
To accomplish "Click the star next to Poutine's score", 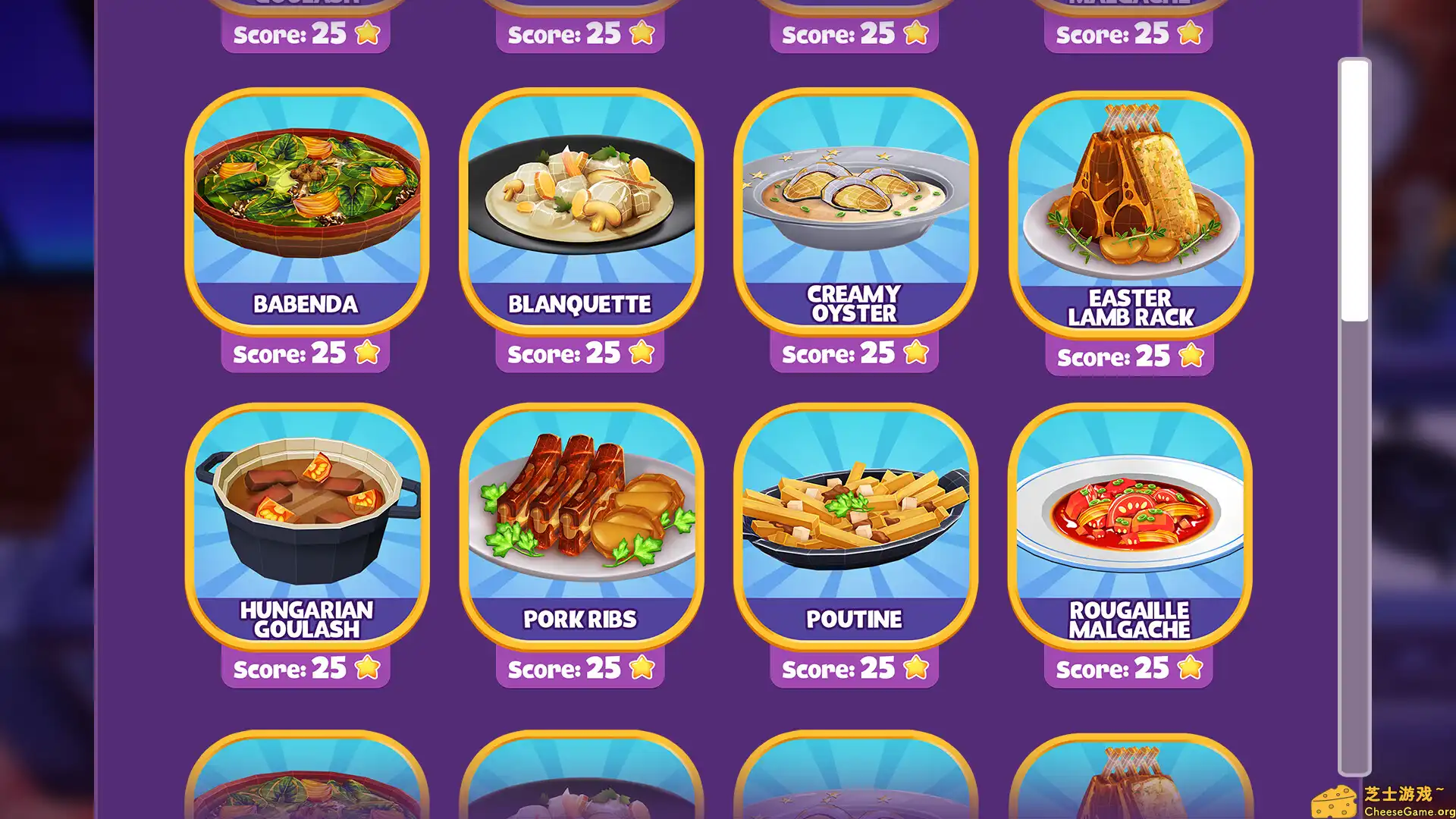I will pyautogui.click(x=915, y=668).
